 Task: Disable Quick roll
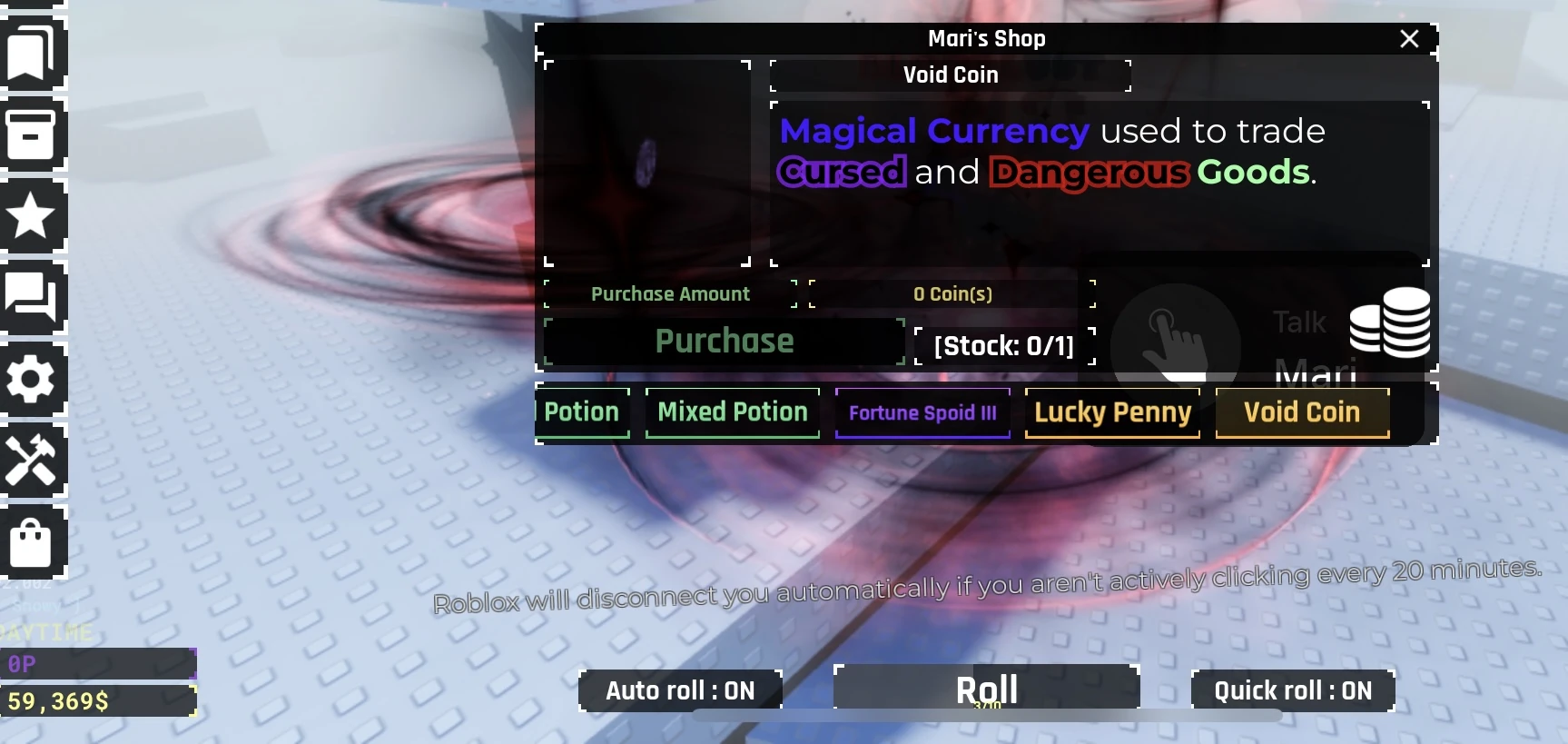(x=1291, y=690)
